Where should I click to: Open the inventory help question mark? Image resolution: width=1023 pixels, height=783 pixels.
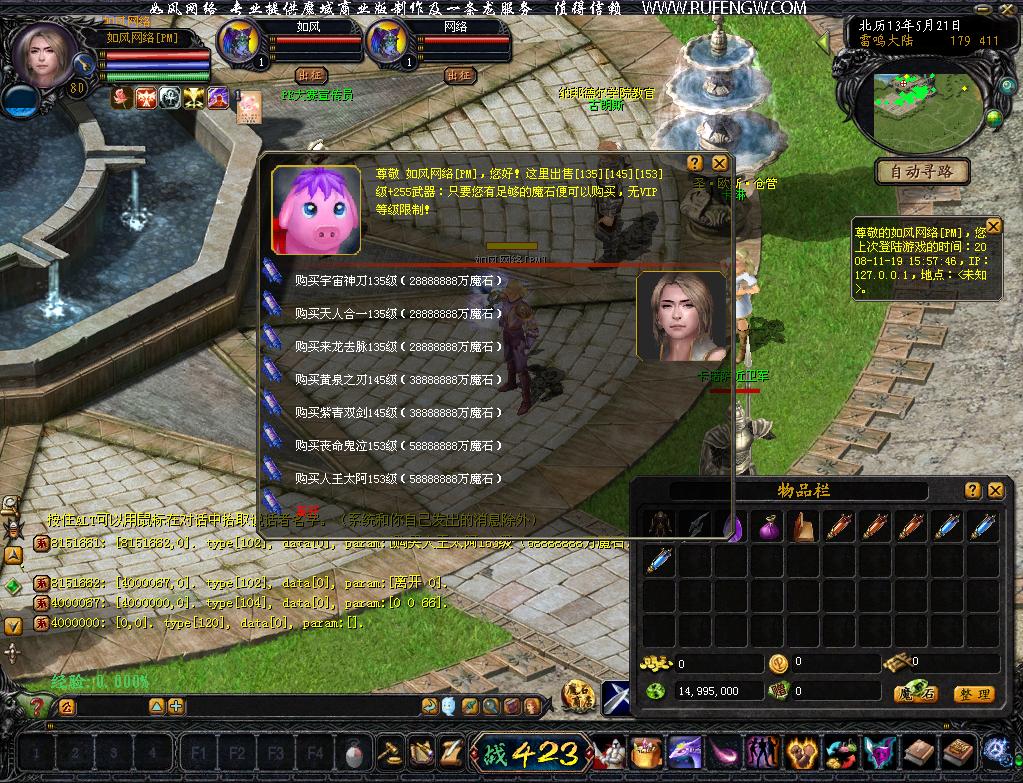pos(973,490)
